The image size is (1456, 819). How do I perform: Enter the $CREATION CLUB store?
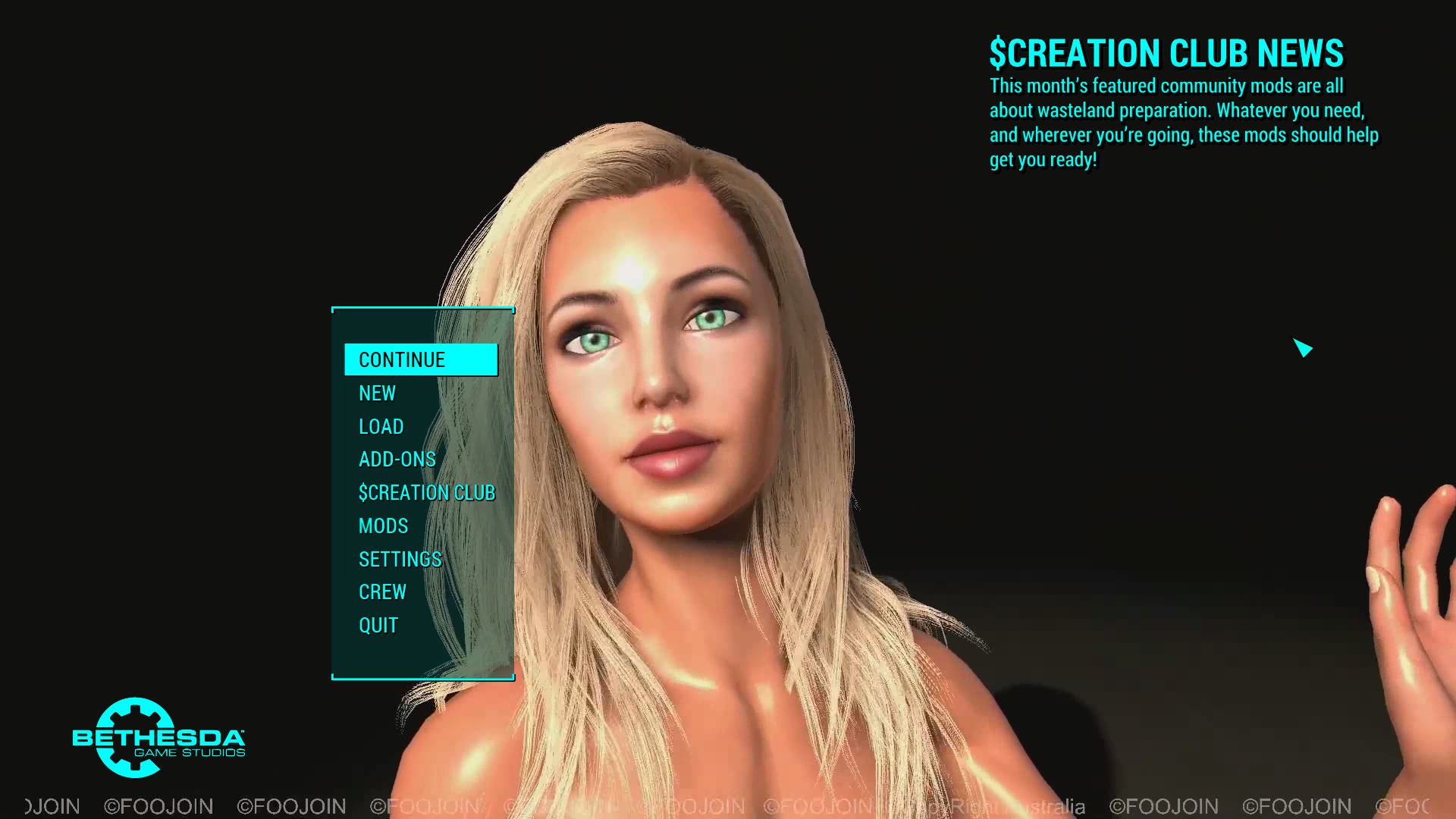coord(428,492)
